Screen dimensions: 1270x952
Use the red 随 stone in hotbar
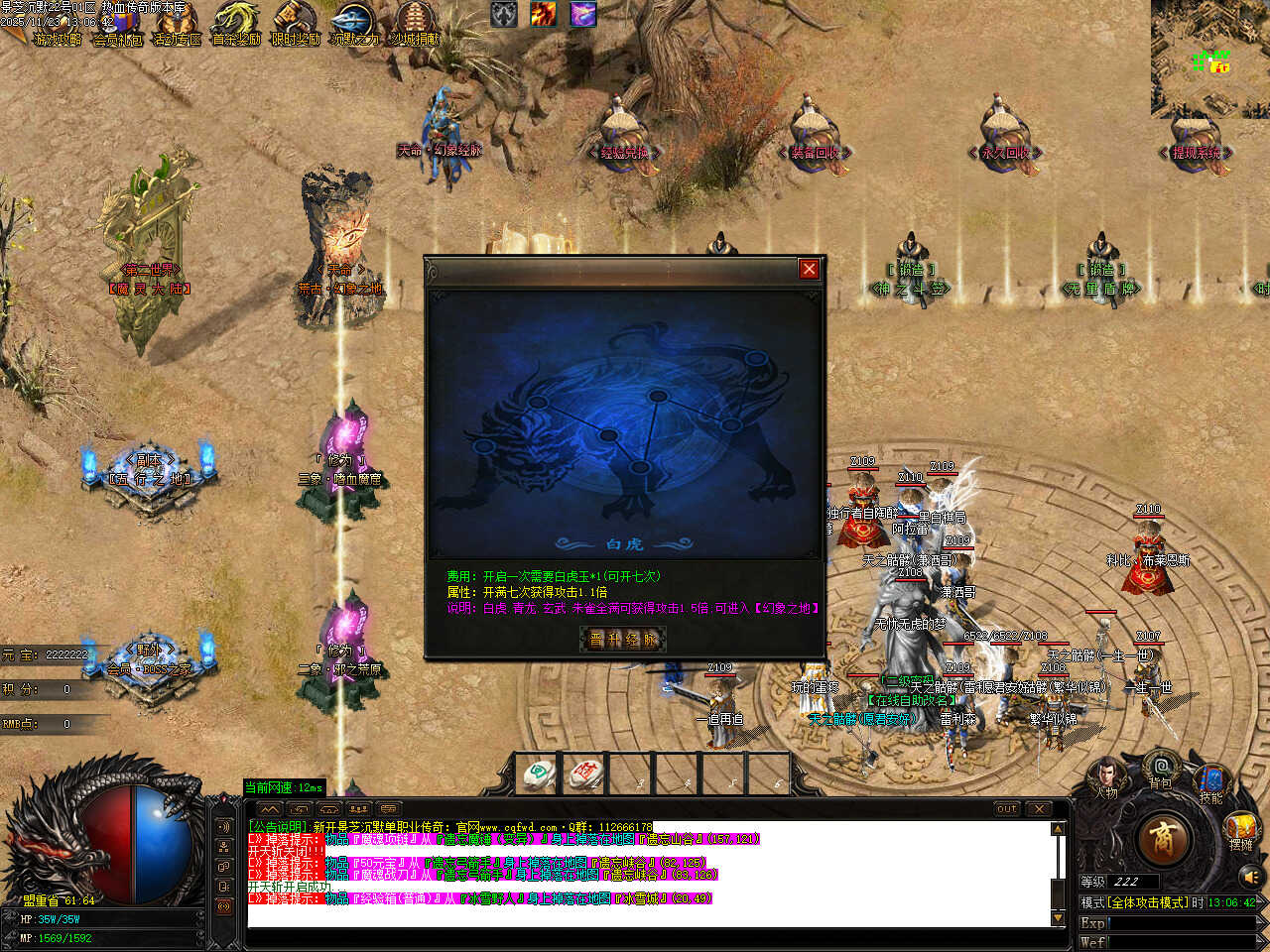click(x=585, y=773)
